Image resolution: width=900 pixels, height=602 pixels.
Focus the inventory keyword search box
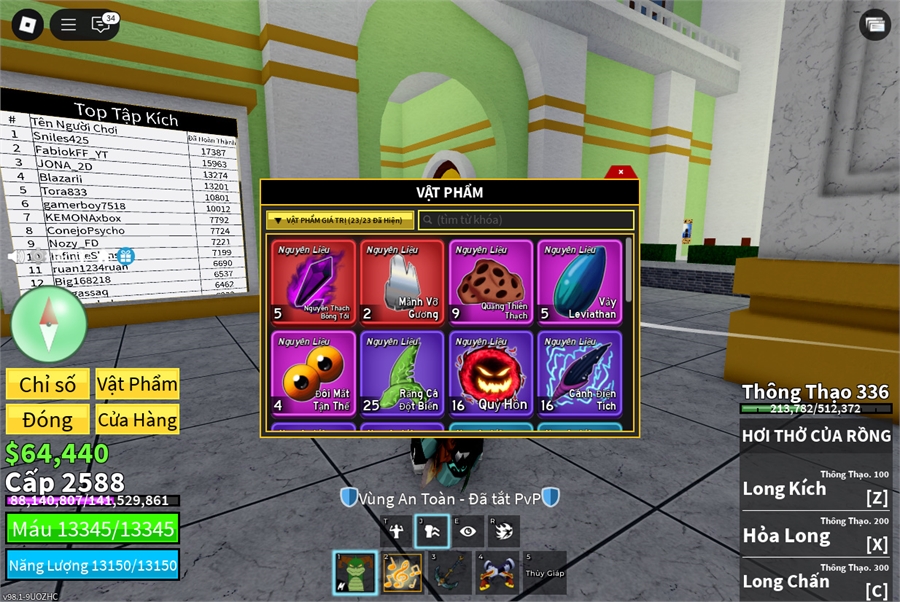pos(526,220)
